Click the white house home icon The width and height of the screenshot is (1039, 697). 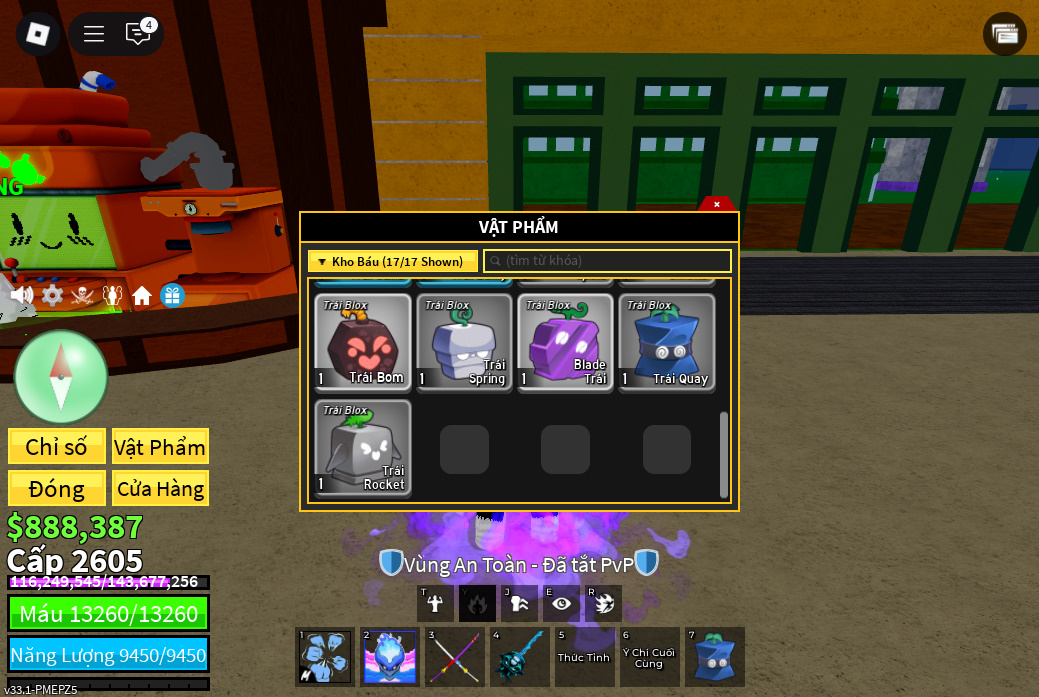point(142,296)
